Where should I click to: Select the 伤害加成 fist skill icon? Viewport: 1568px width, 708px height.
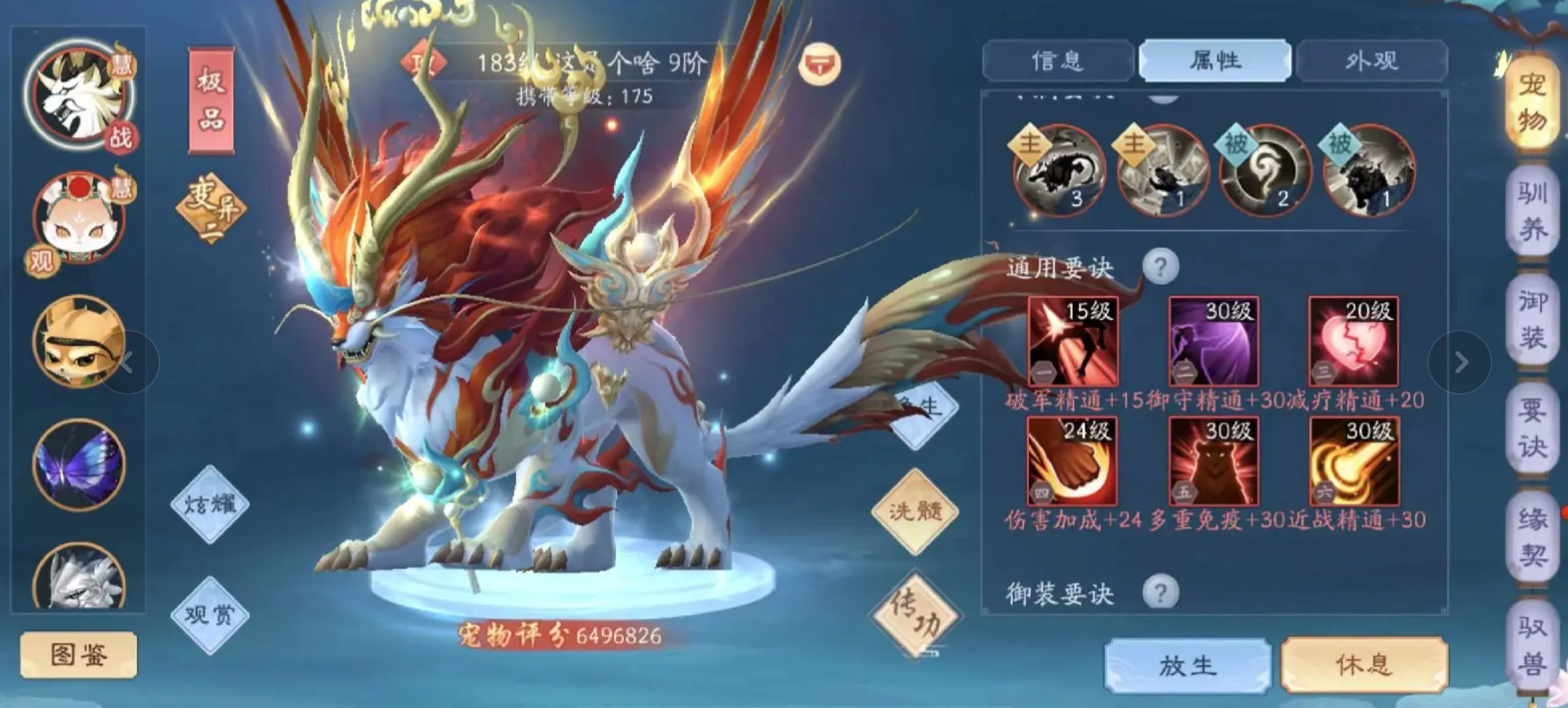(1072, 460)
